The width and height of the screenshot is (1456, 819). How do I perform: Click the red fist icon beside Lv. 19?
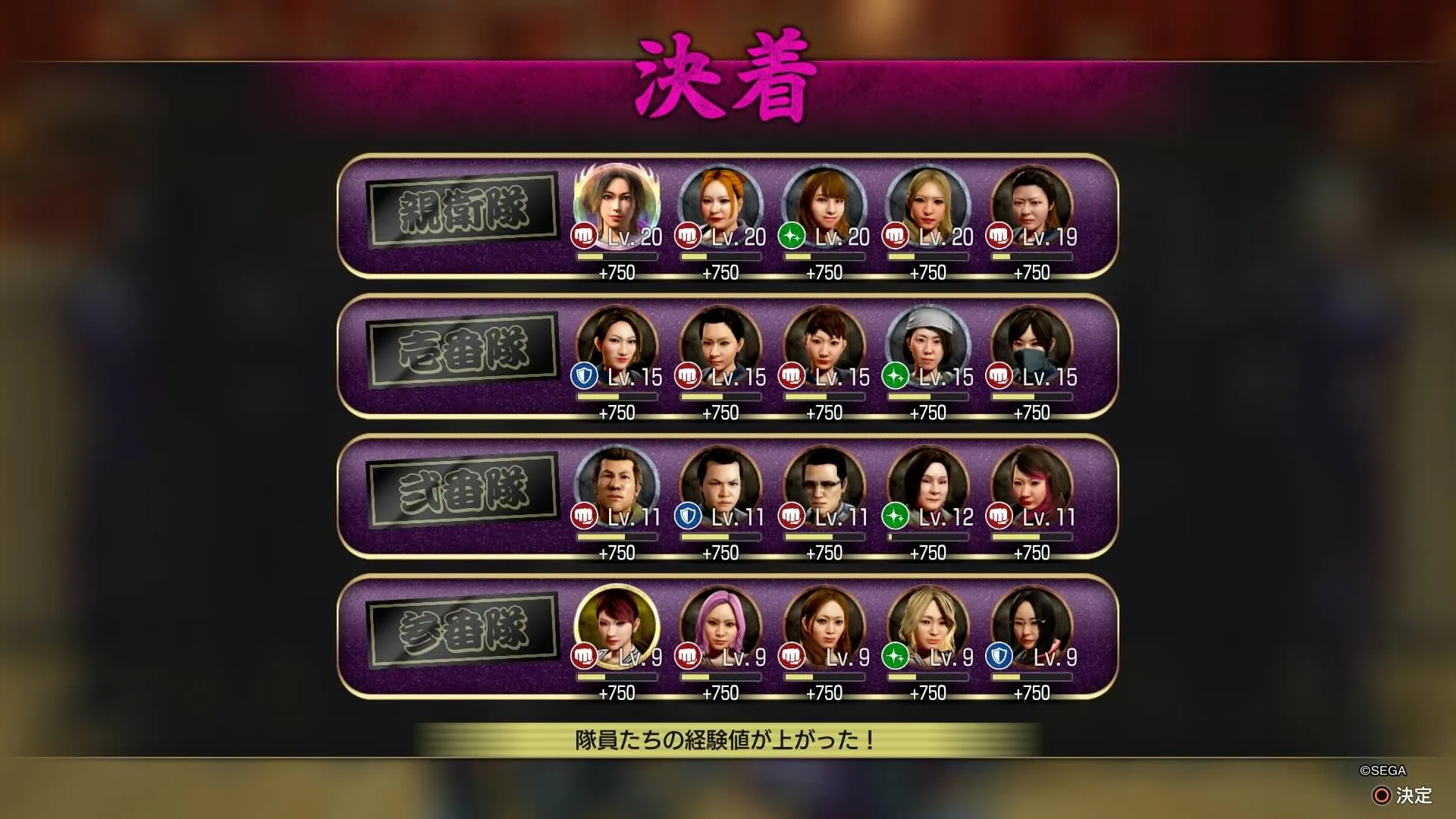pos(1000,237)
